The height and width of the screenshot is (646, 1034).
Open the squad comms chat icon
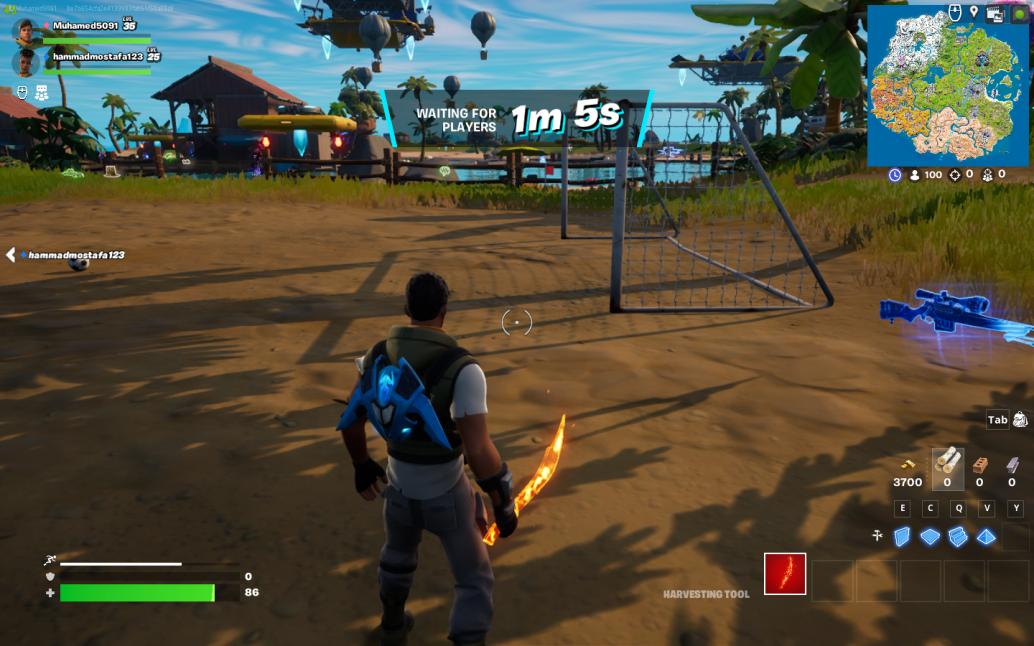[42, 93]
